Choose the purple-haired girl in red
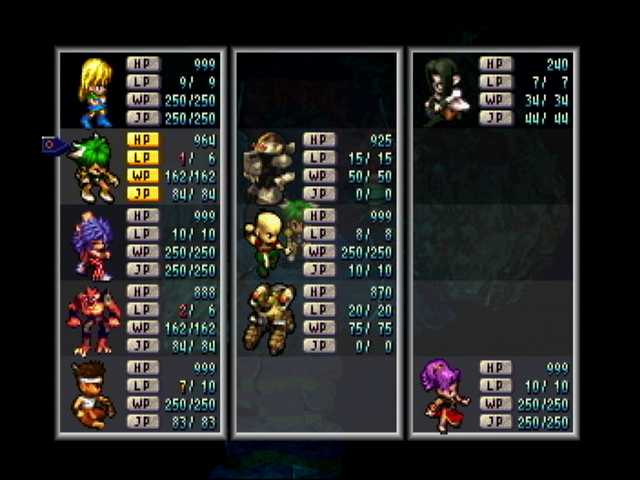The width and height of the screenshot is (640, 480). (x=443, y=394)
